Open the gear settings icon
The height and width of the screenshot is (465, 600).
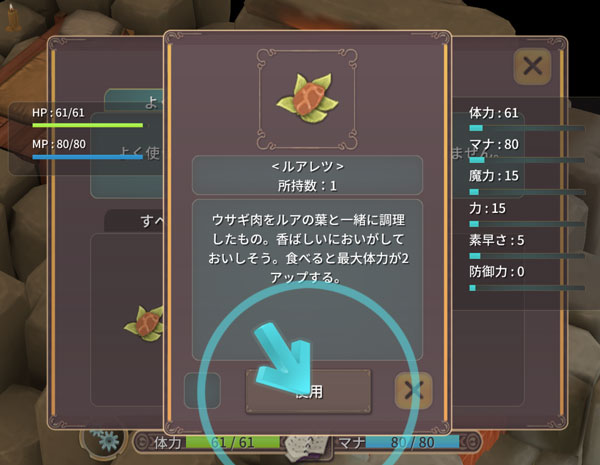[x=102, y=439]
